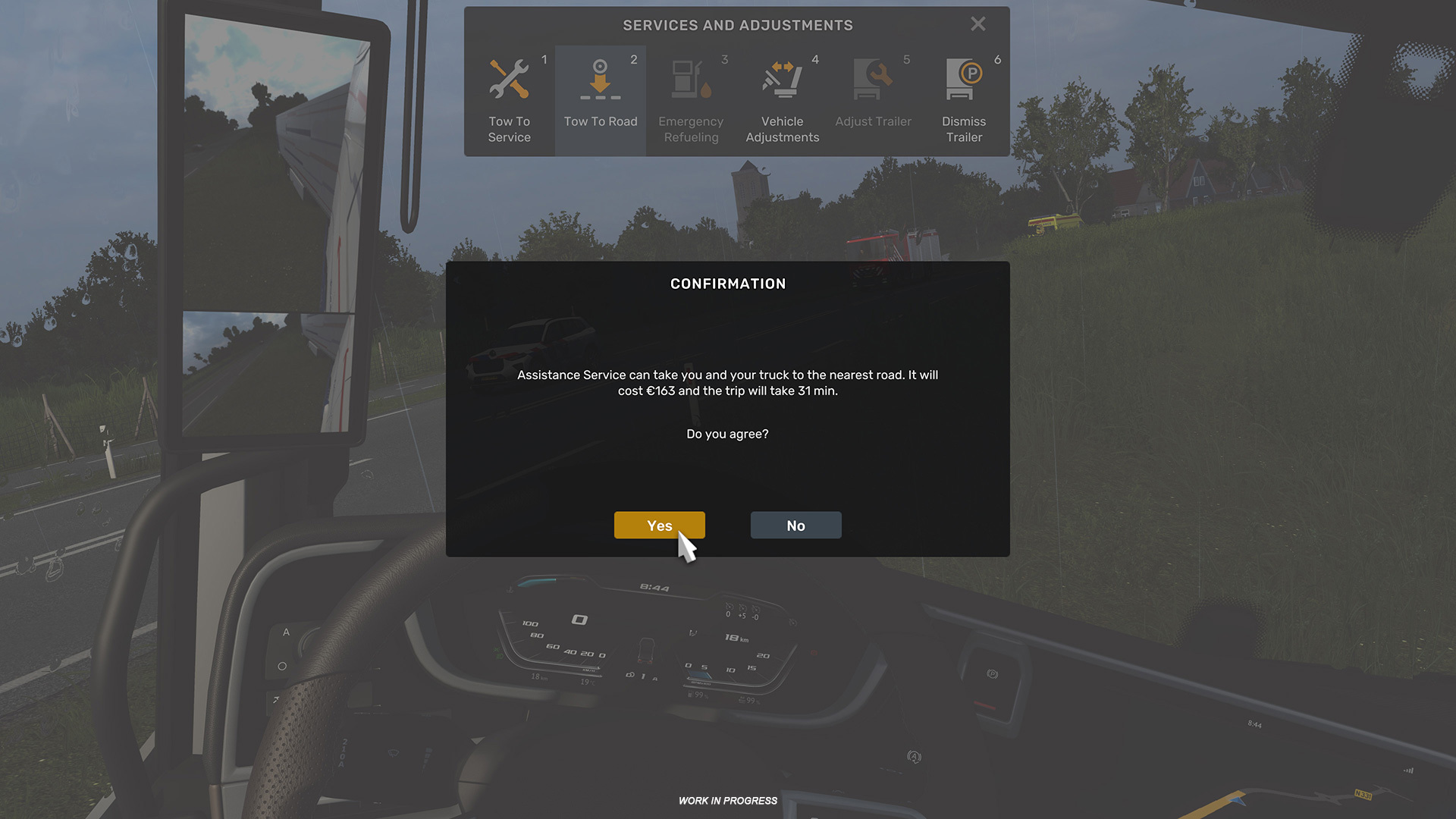Click the Vehicle Adjustments seat icon
This screenshot has width=1456, height=819.
(x=782, y=78)
